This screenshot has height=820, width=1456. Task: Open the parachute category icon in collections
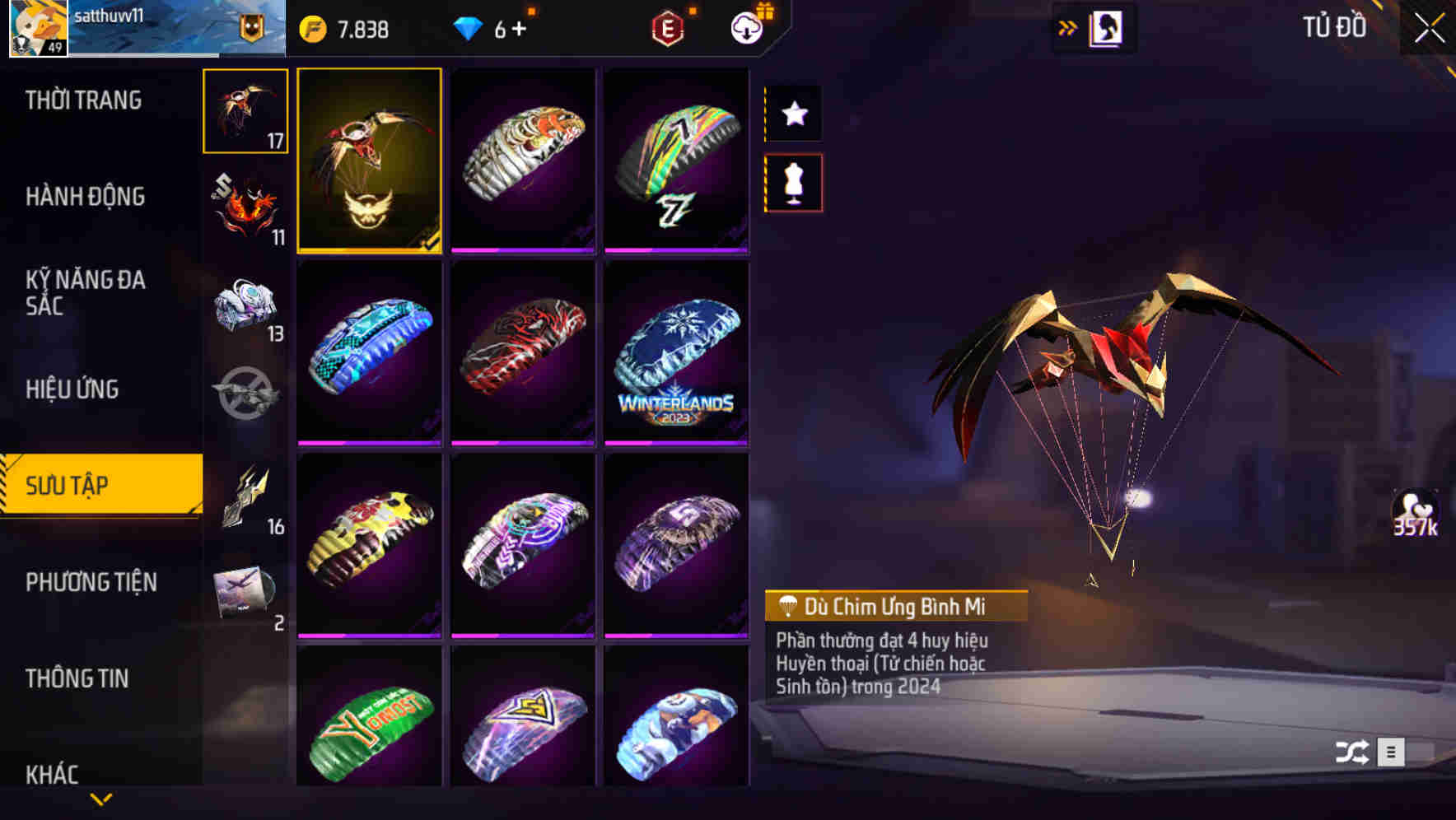pos(245,111)
